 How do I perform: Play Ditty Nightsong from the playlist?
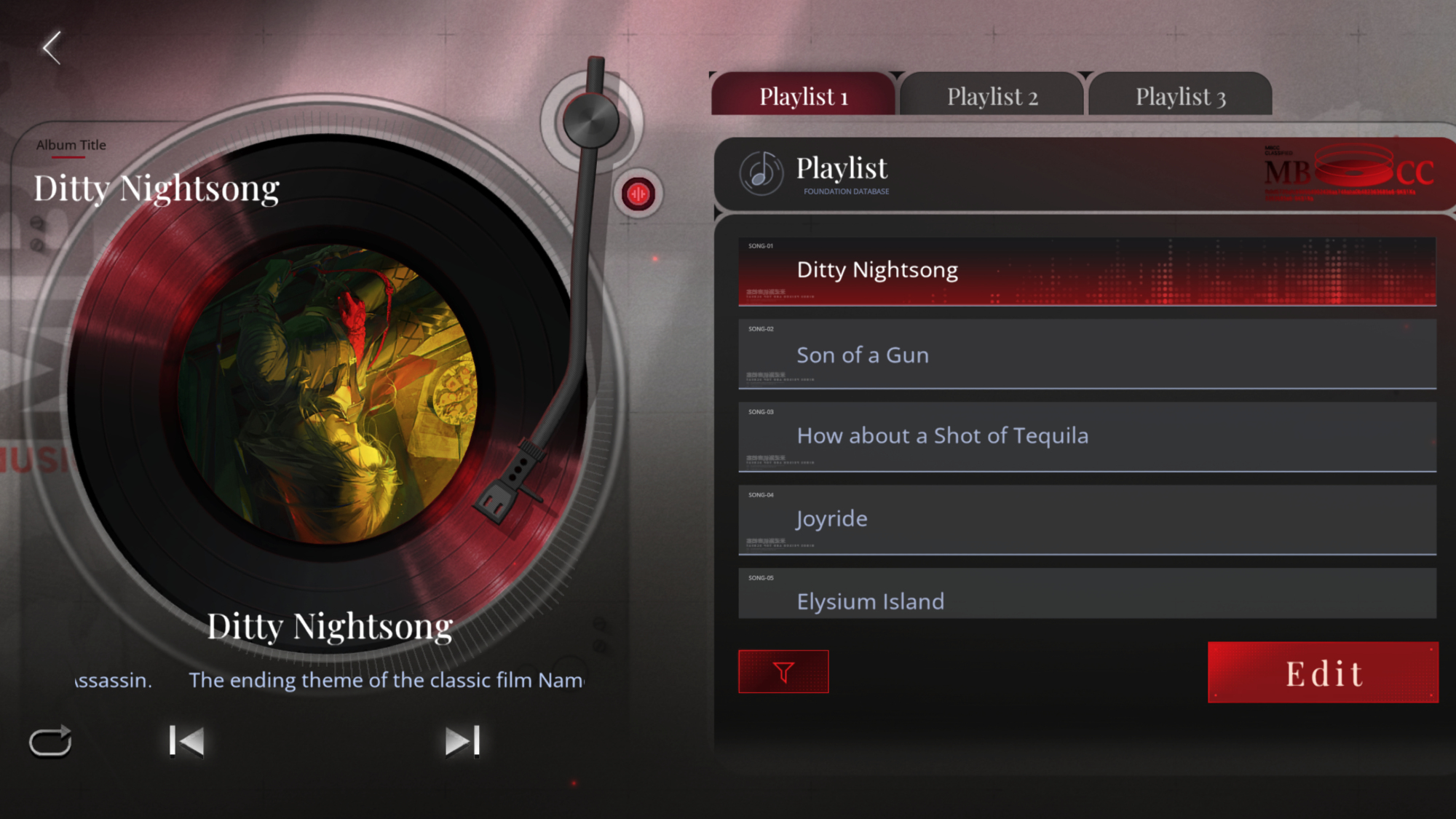[x=1086, y=271]
